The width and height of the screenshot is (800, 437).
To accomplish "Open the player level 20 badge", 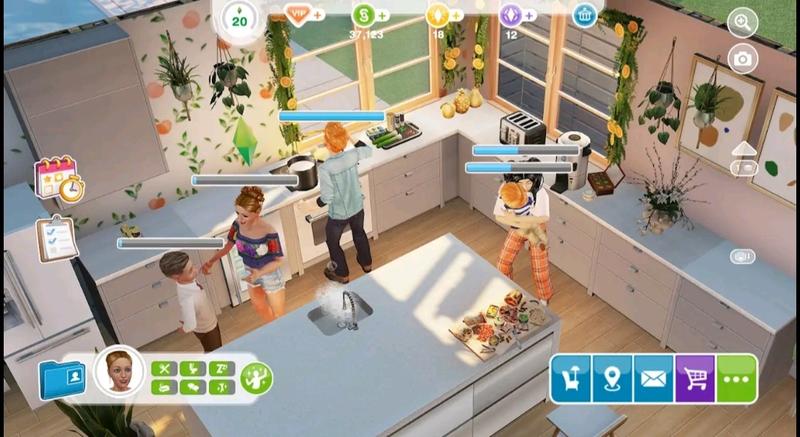I will pos(238,18).
